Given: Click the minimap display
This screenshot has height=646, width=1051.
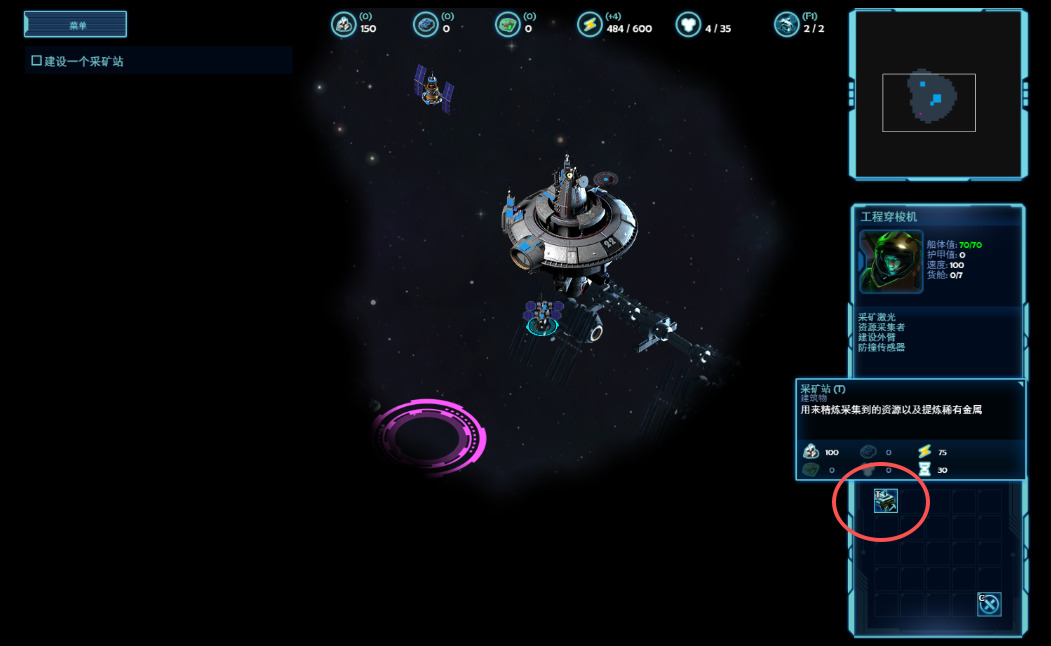Looking at the screenshot, I should coord(937,94).
